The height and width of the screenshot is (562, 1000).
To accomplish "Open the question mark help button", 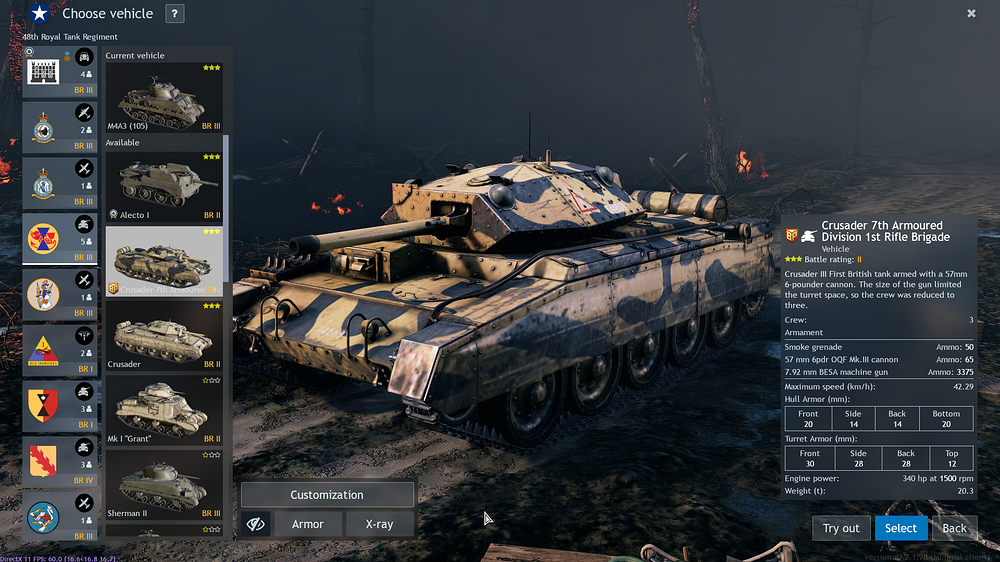I will [x=174, y=14].
